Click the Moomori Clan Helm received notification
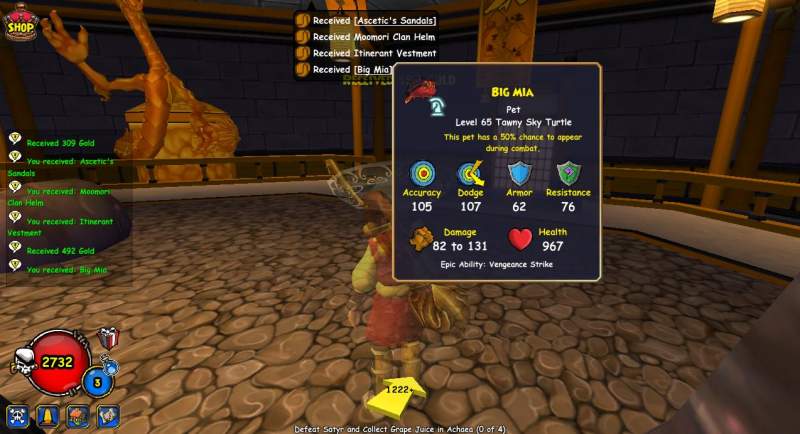800x434 pixels. pyautogui.click(x=374, y=37)
